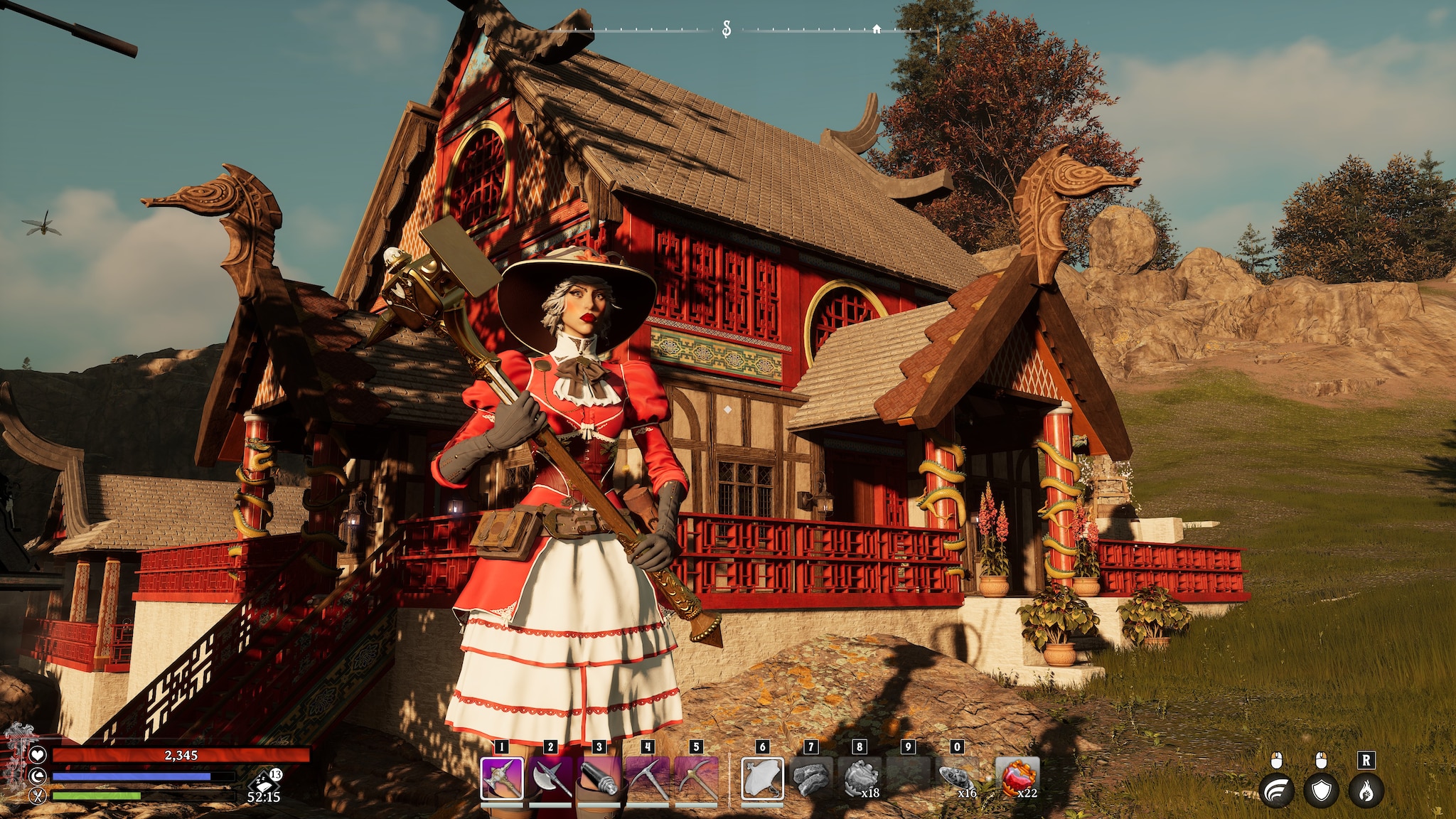Activate the swing slash attack ability
1456x819 pixels.
(x=1277, y=791)
